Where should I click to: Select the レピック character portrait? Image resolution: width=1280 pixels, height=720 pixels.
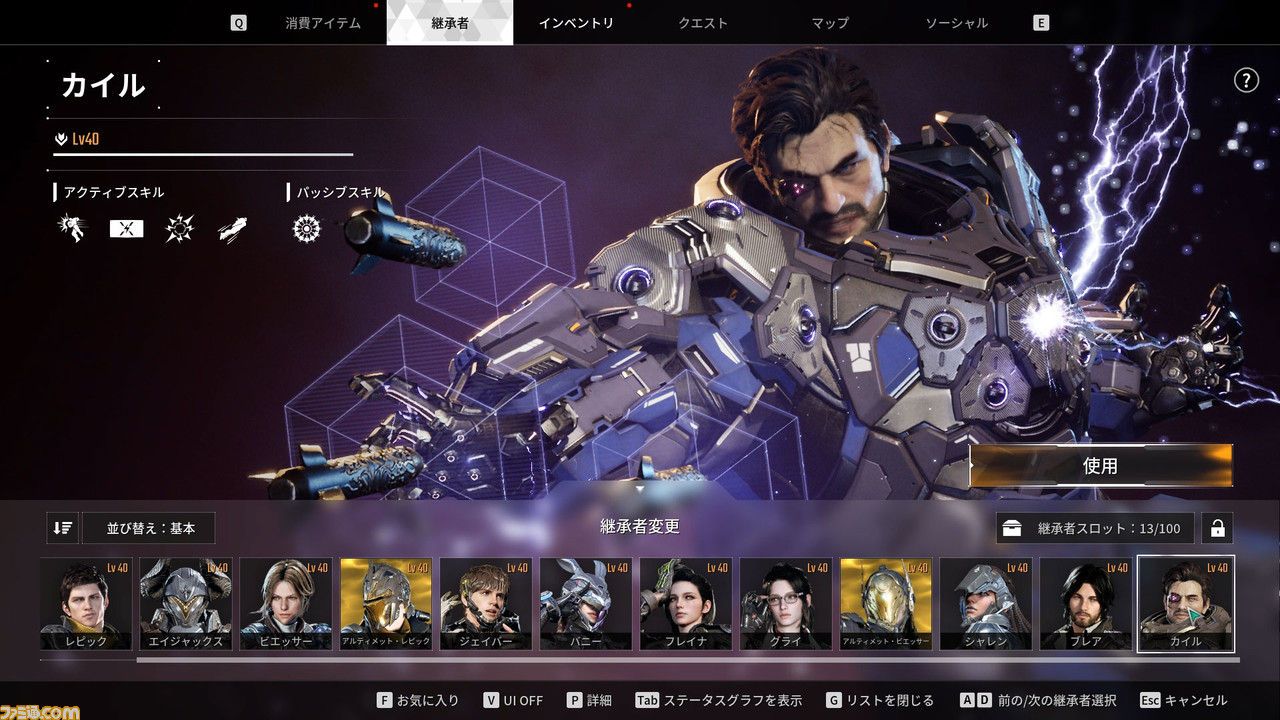point(86,604)
